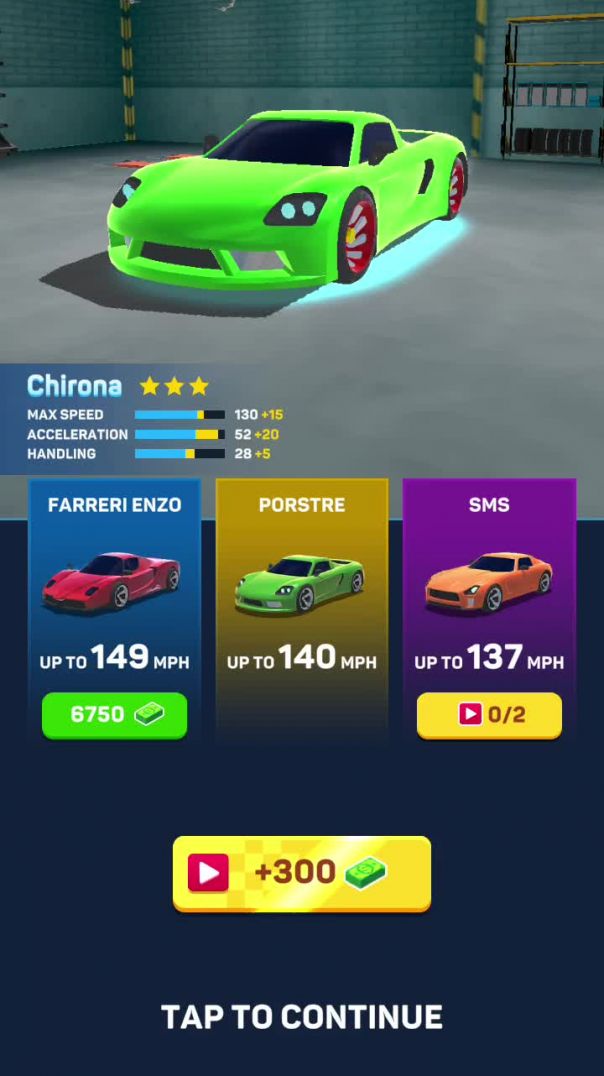Image resolution: width=604 pixels, height=1076 pixels.
Task: Watch ad to unlock SMS car
Action: click(x=489, y=715)
